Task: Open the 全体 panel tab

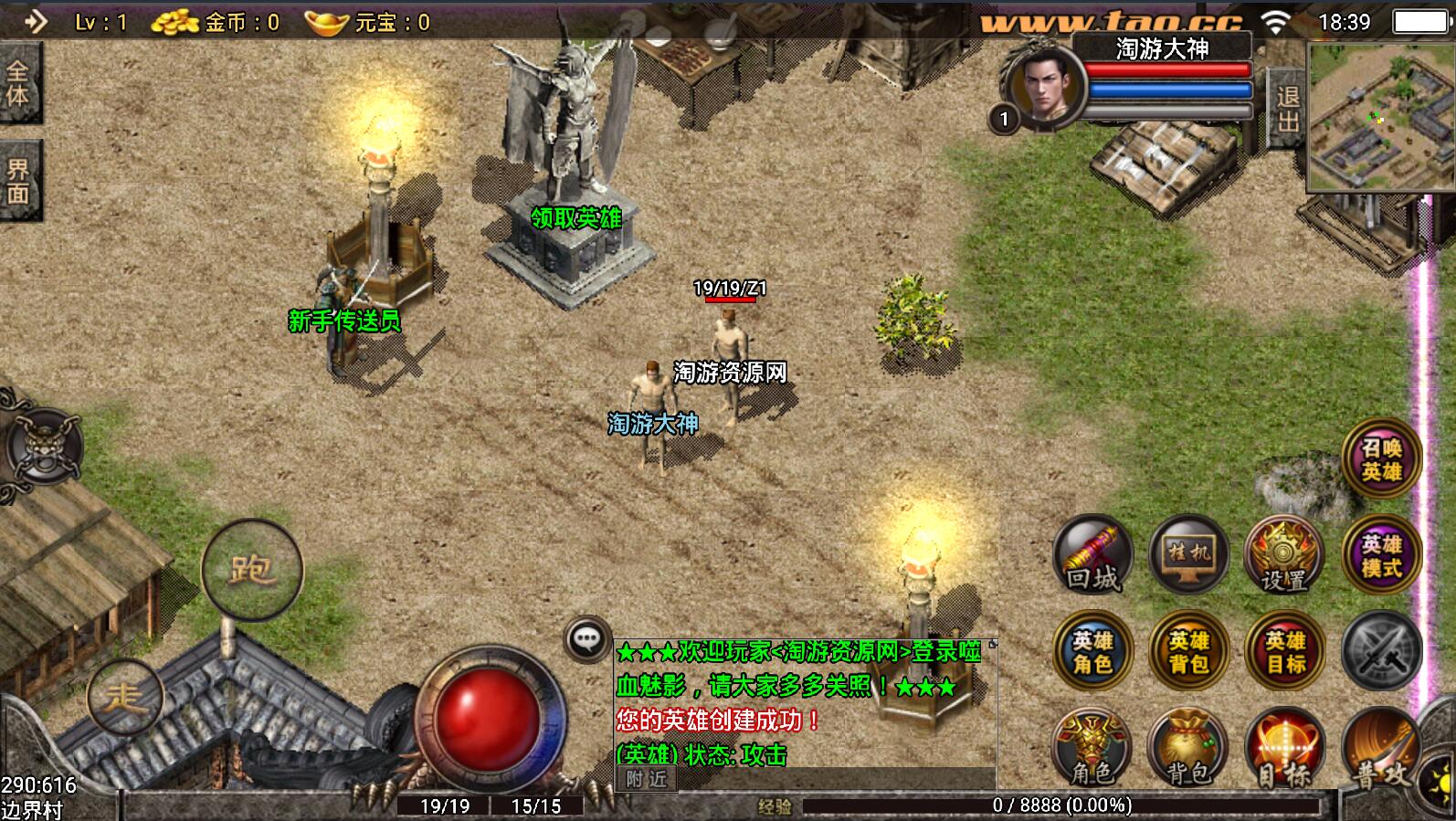Action: pos(19,83)
